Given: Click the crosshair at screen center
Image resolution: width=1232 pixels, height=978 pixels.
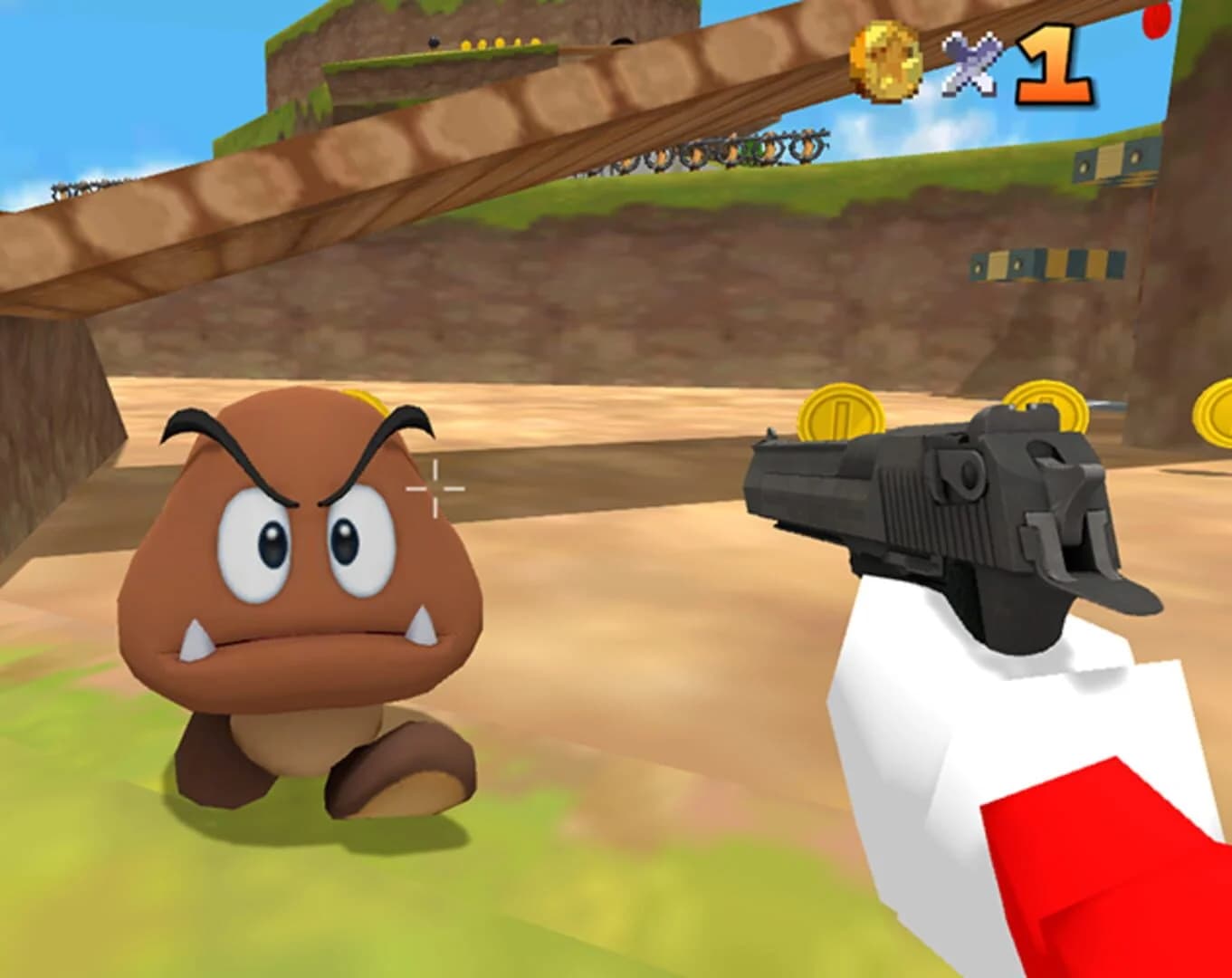Looking at the screenshot, I should (437, 489).
